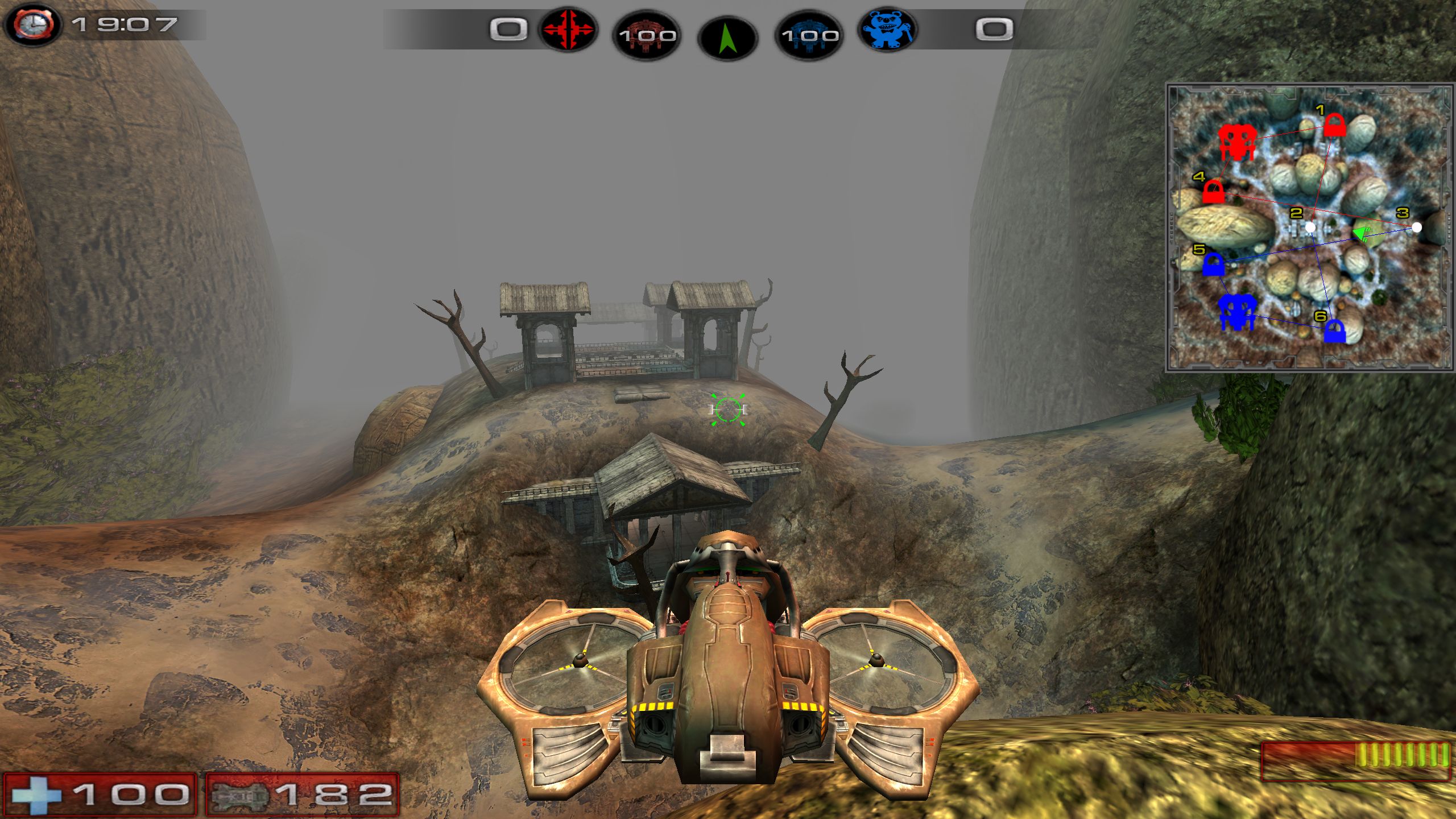Click the match clock icon

tap(34, 24)
